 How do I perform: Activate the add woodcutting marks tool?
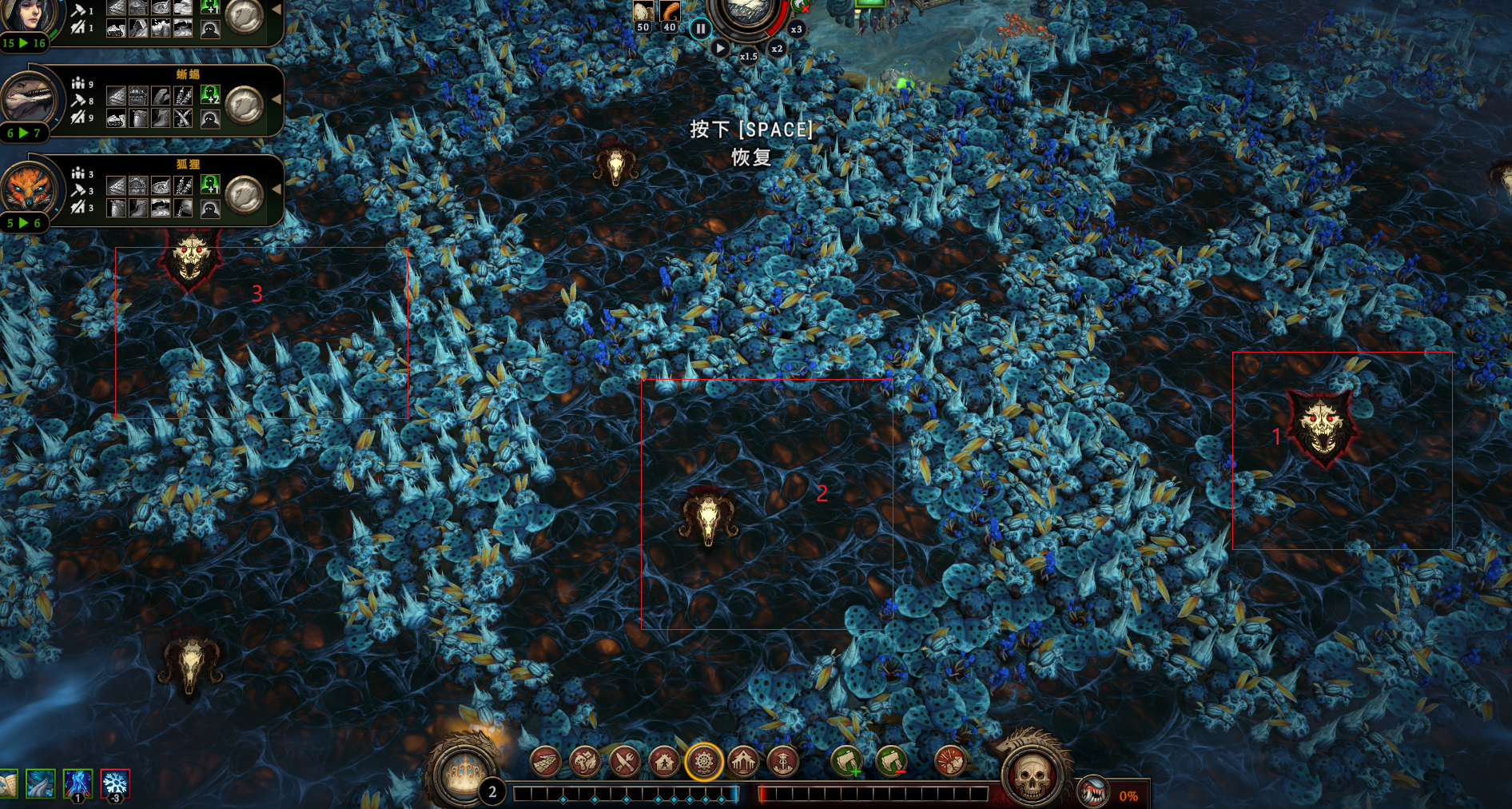coord(847,762)
